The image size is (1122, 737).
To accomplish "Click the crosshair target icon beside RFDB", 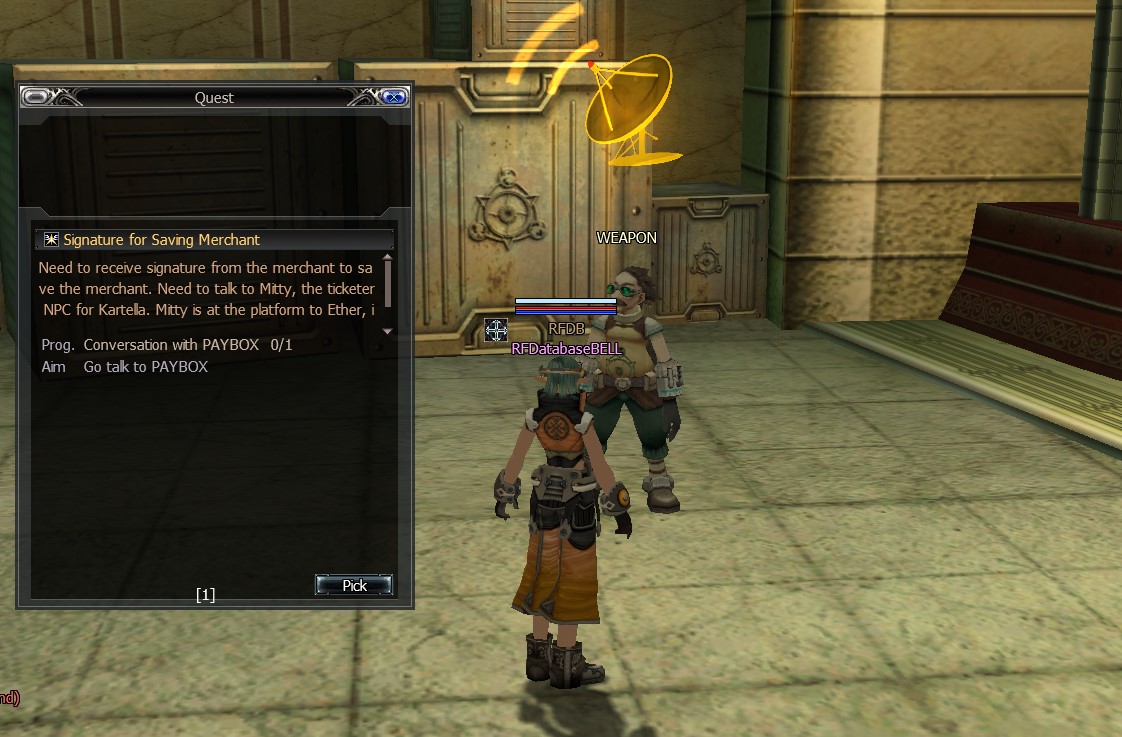I will pos(495,329).
